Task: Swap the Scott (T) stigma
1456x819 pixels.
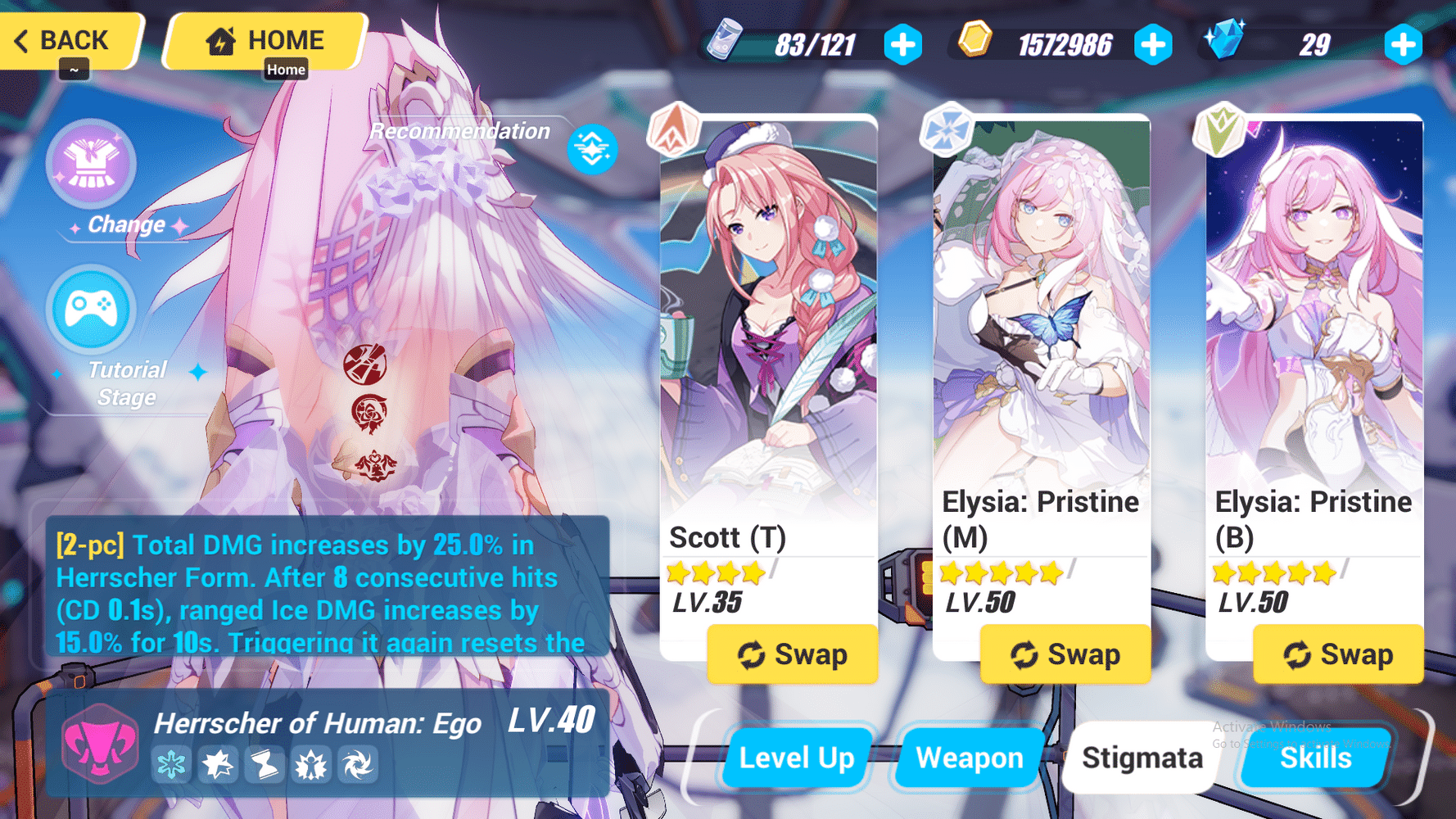Action: tap(792, 654)
